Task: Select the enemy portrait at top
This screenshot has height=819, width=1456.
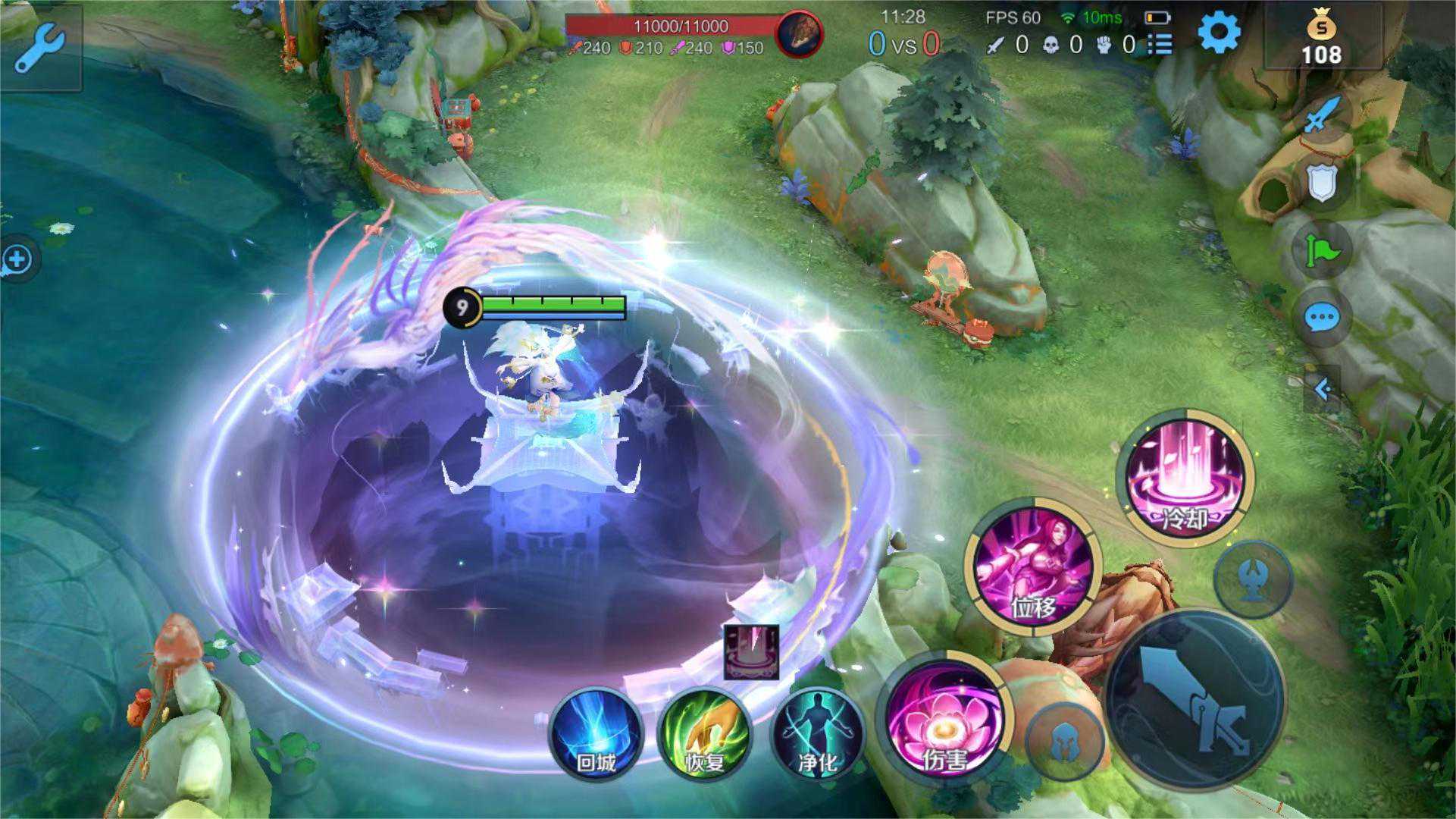Action: [800, 35]
